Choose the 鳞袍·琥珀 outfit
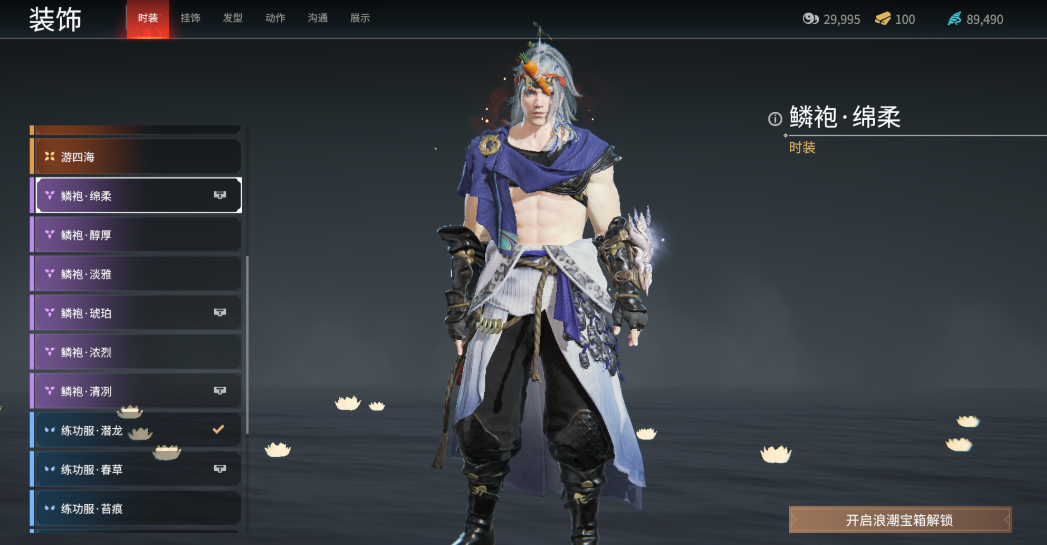This screenshot has height=545, width=1047. [x=138, y=313]
